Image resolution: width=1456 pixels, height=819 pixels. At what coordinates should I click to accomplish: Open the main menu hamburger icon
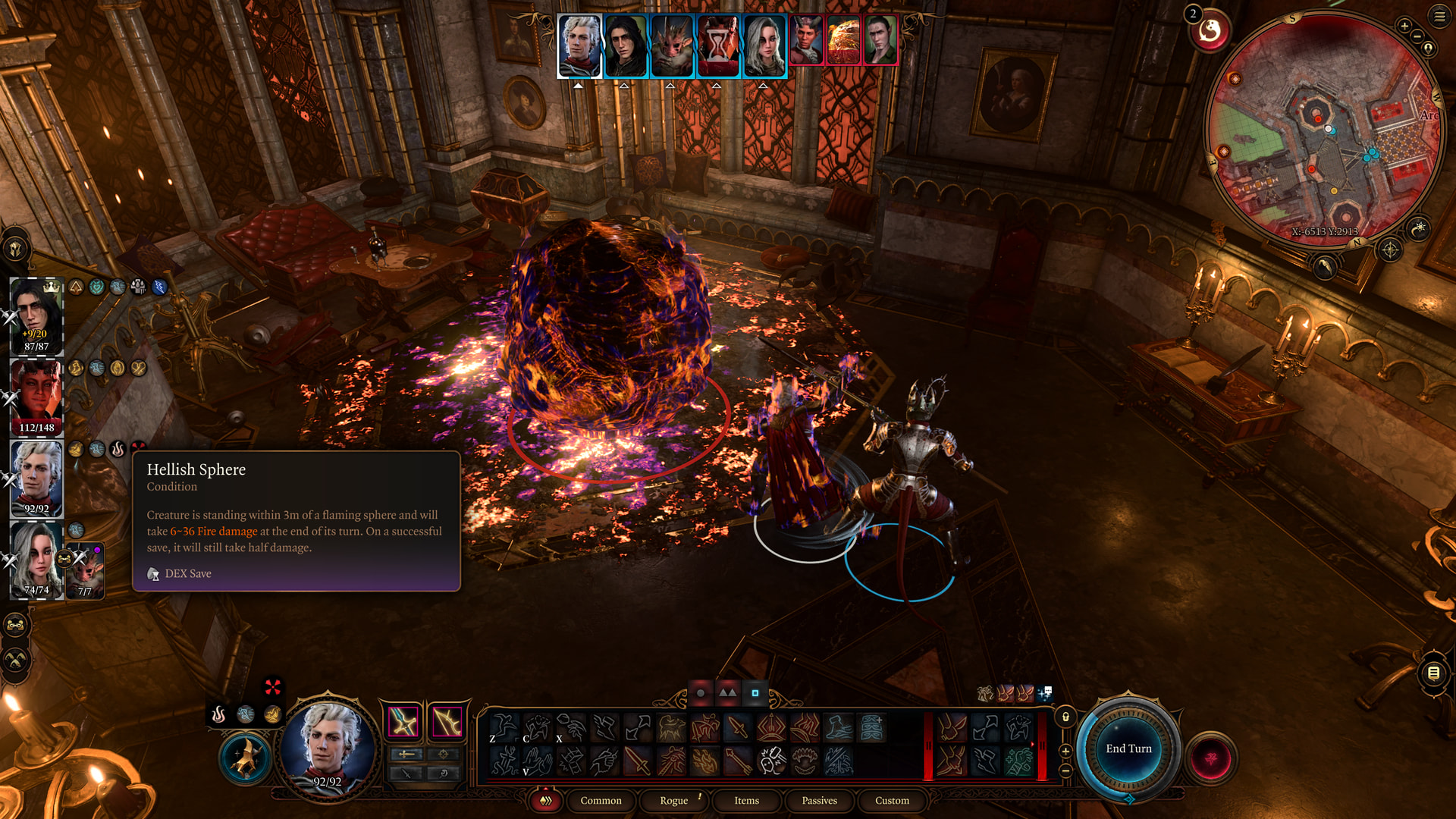click(1439, 17)
